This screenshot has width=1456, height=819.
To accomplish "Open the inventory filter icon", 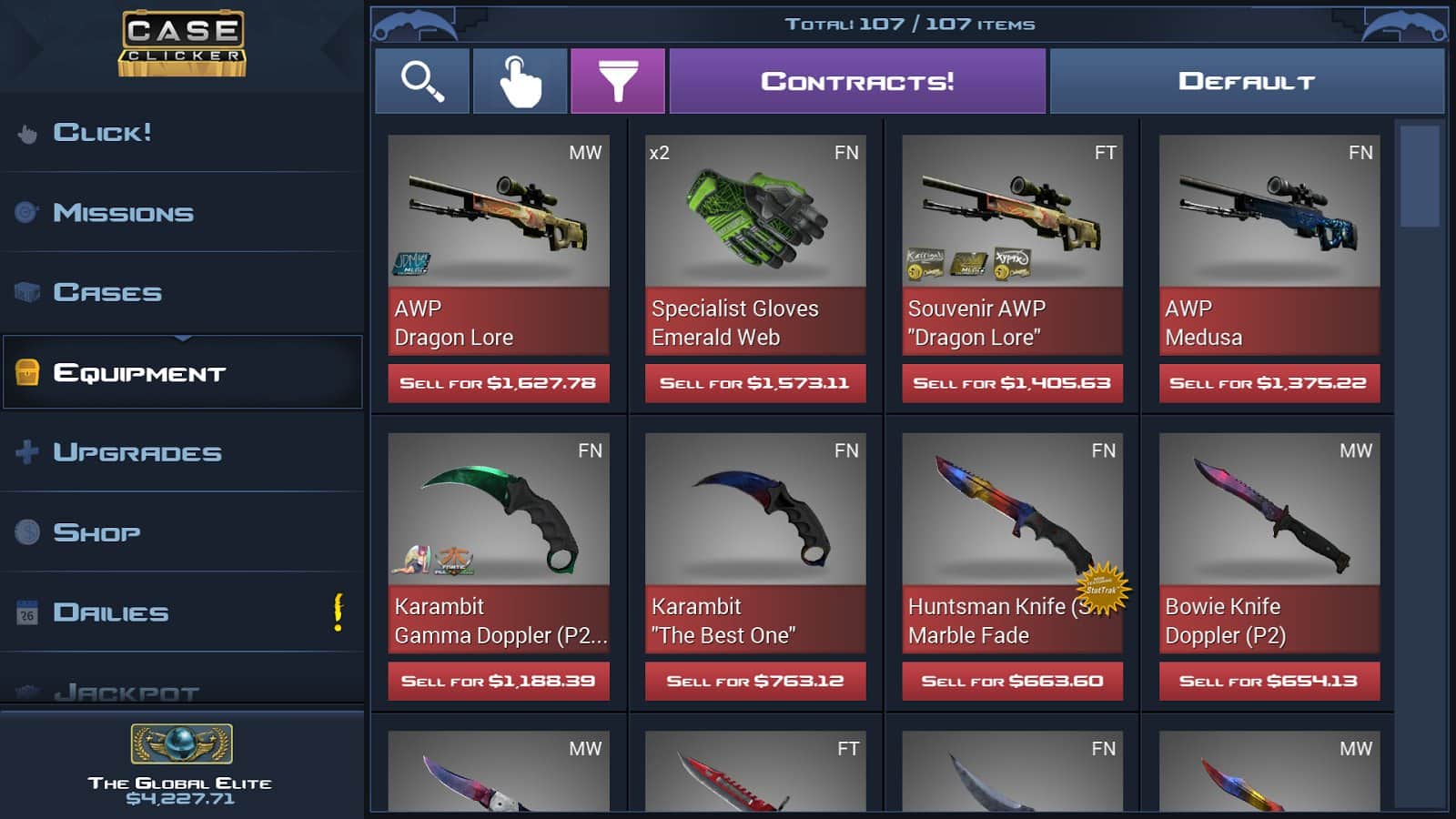I will pos(619,80).
